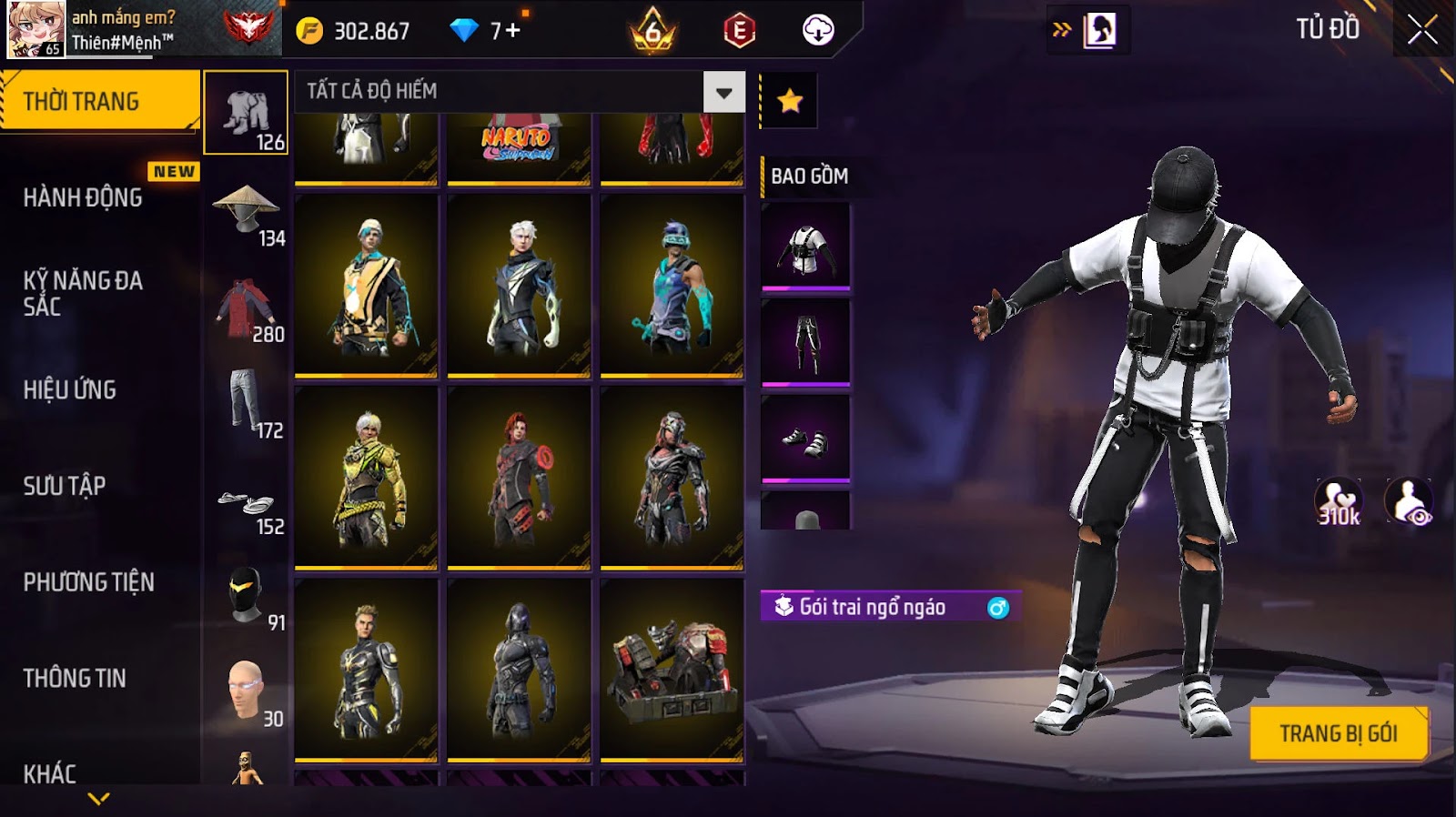The image size is (1456, 817).
Task: Select the pants subcategory icon
Action: (246, 403)
